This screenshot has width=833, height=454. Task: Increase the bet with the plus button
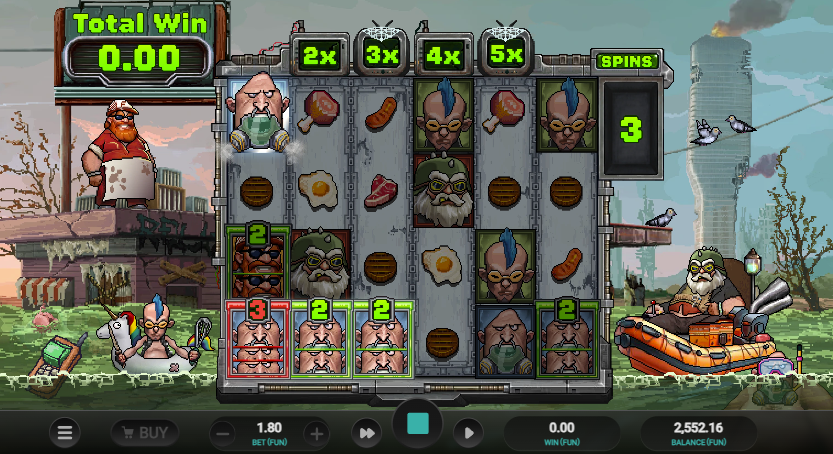pyautogui.click(x=317, y=433)
